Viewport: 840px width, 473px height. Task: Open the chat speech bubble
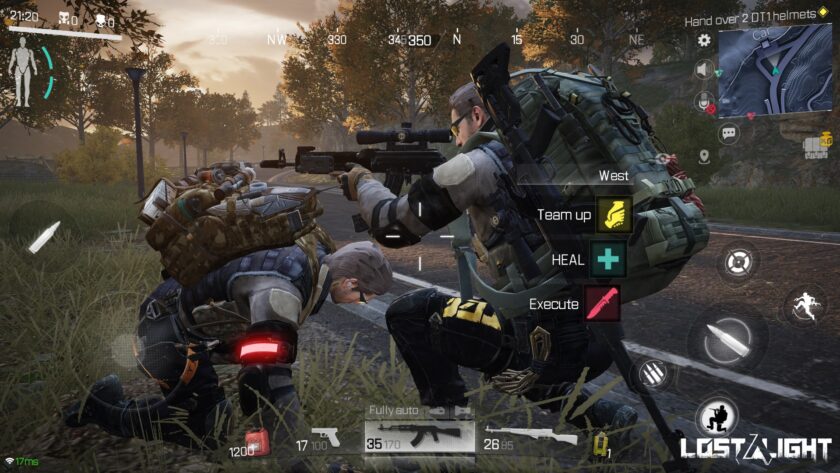pos(728,132)
